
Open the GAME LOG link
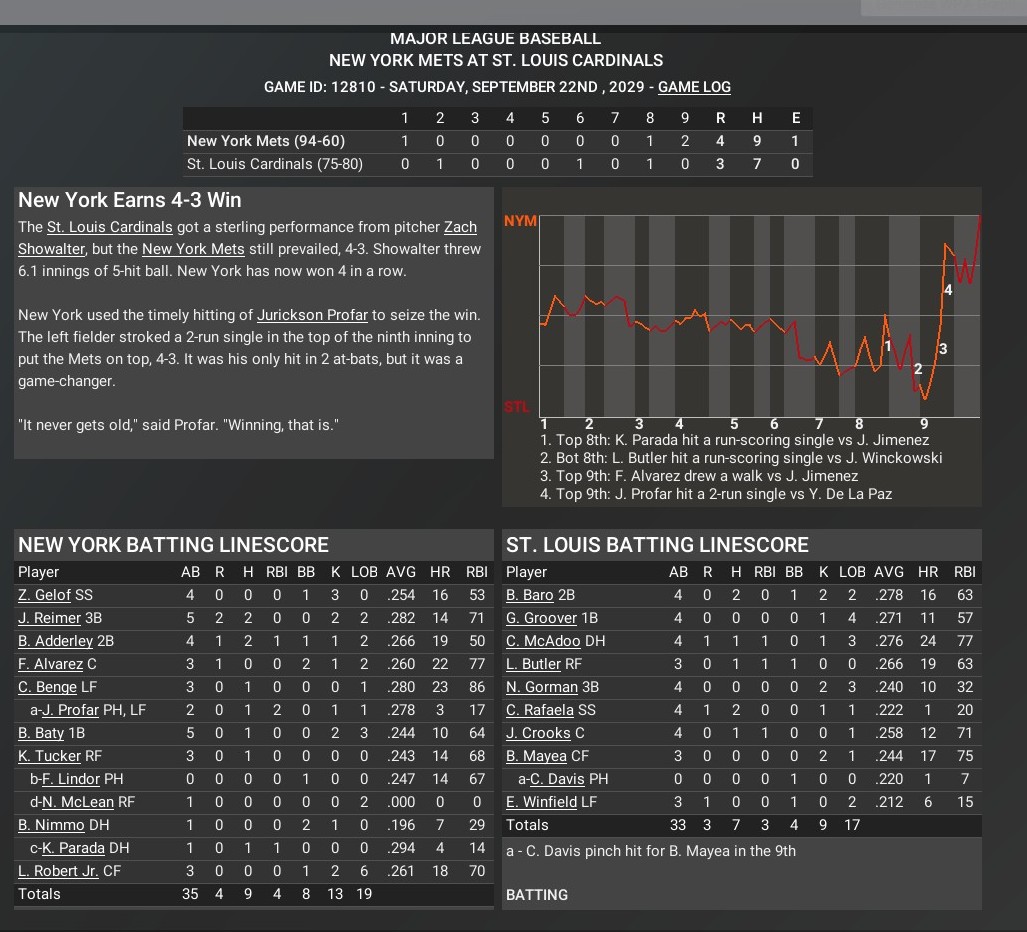[694, 87]
